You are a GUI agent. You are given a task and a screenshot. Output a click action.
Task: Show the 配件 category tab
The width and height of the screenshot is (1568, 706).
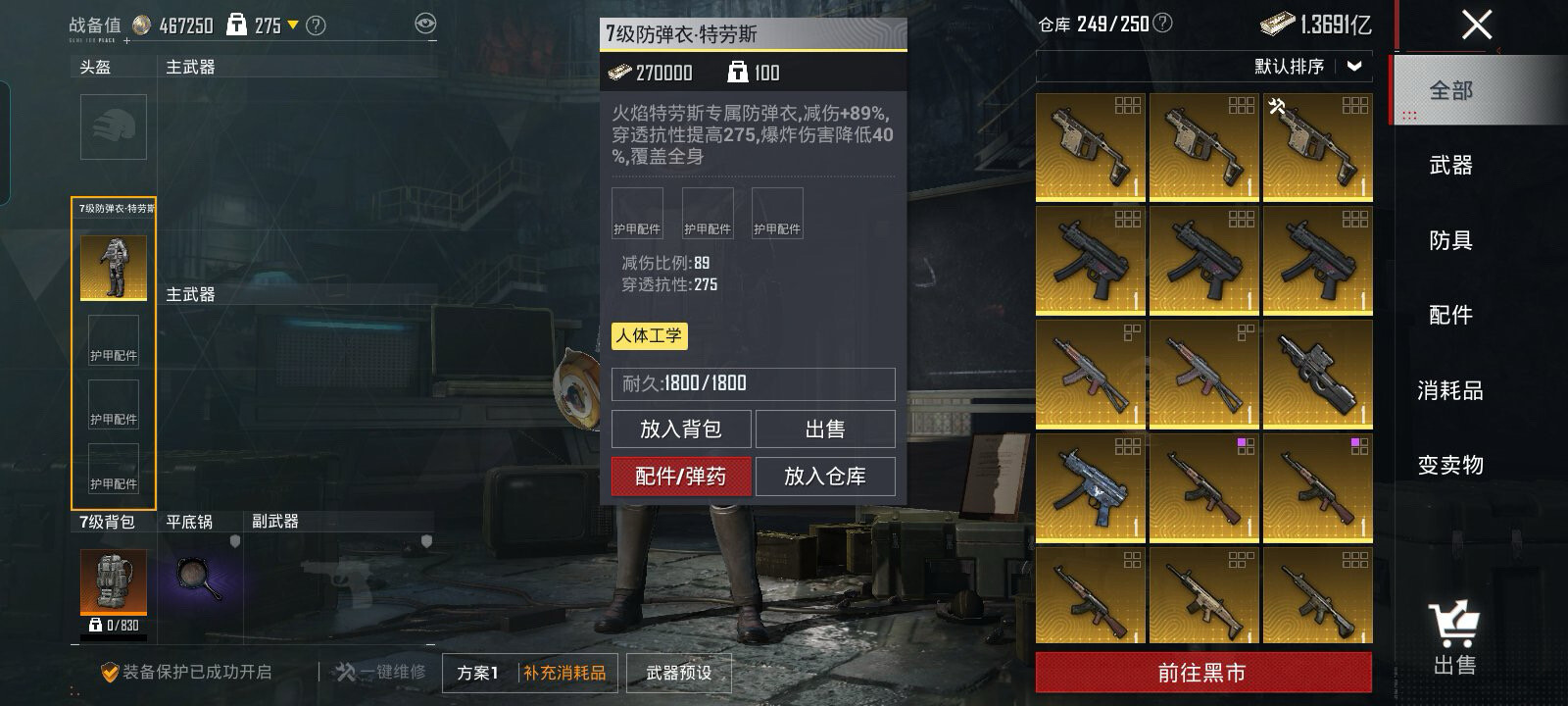[1450, 315]
